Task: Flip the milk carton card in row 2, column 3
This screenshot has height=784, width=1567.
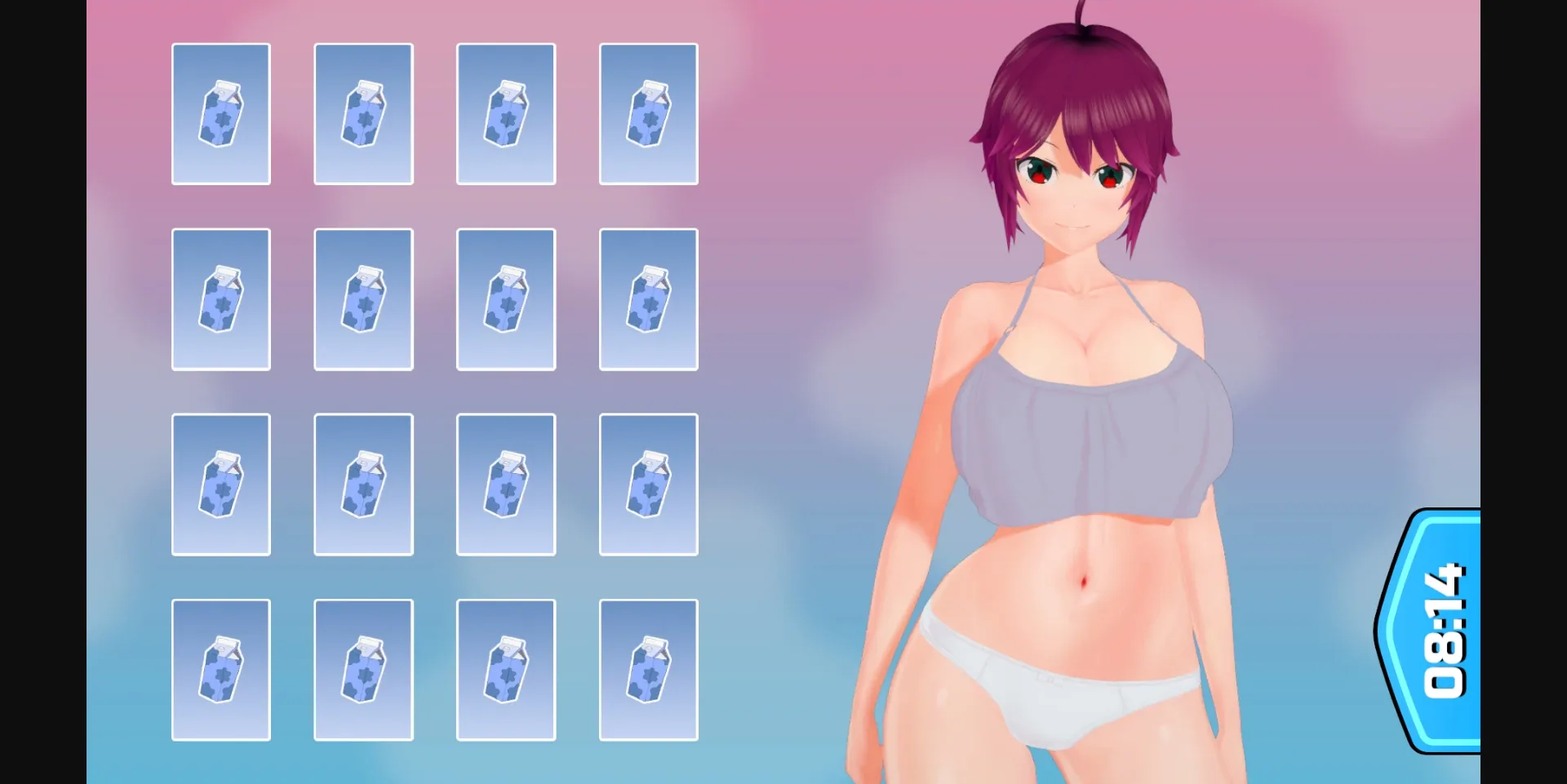Action: tap(506, 299)
